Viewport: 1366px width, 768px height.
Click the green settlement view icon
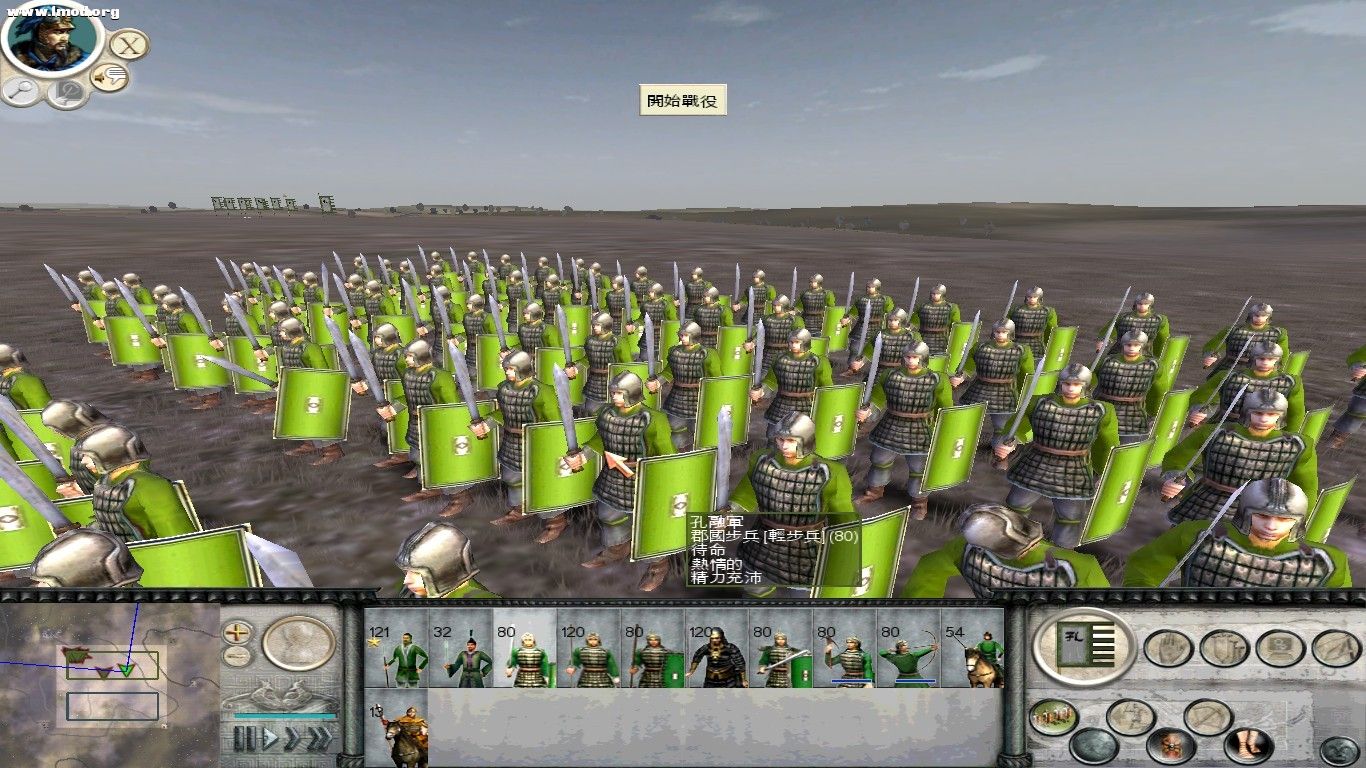(1053, 714)
